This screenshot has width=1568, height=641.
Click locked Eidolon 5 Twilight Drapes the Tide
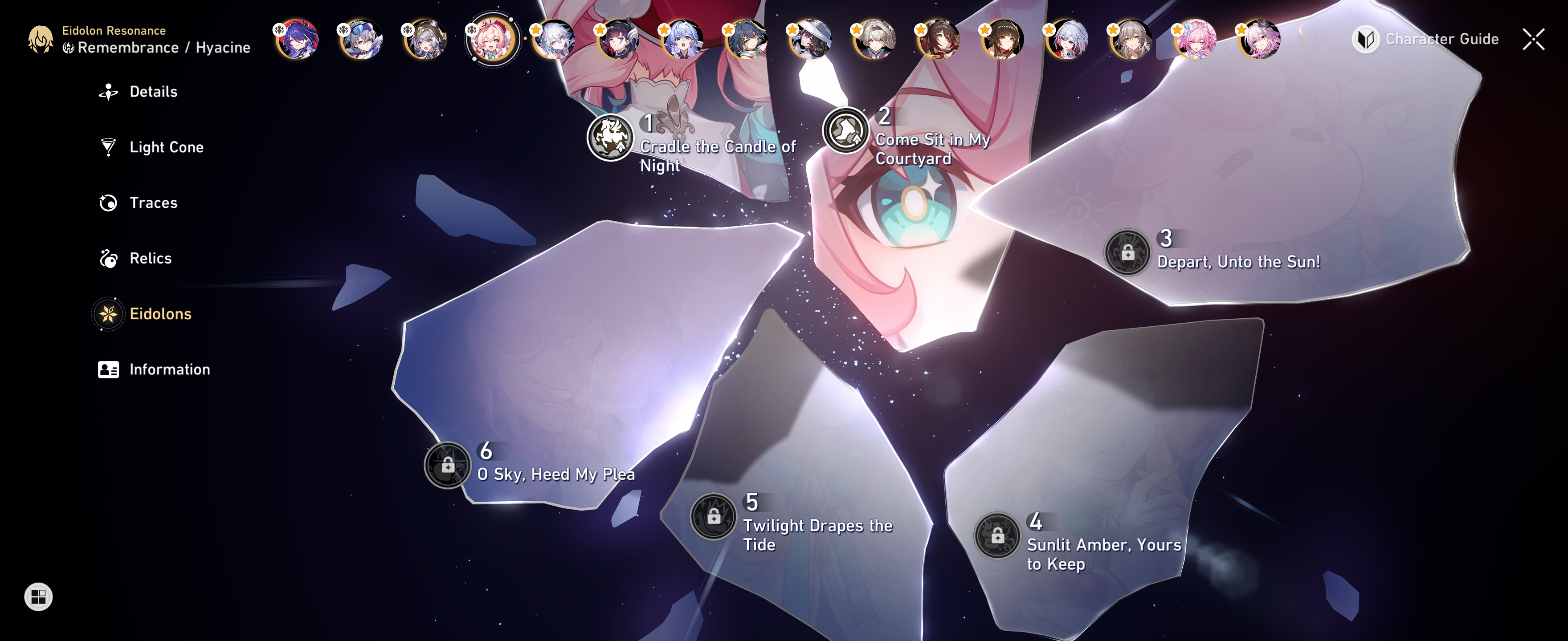713,516
